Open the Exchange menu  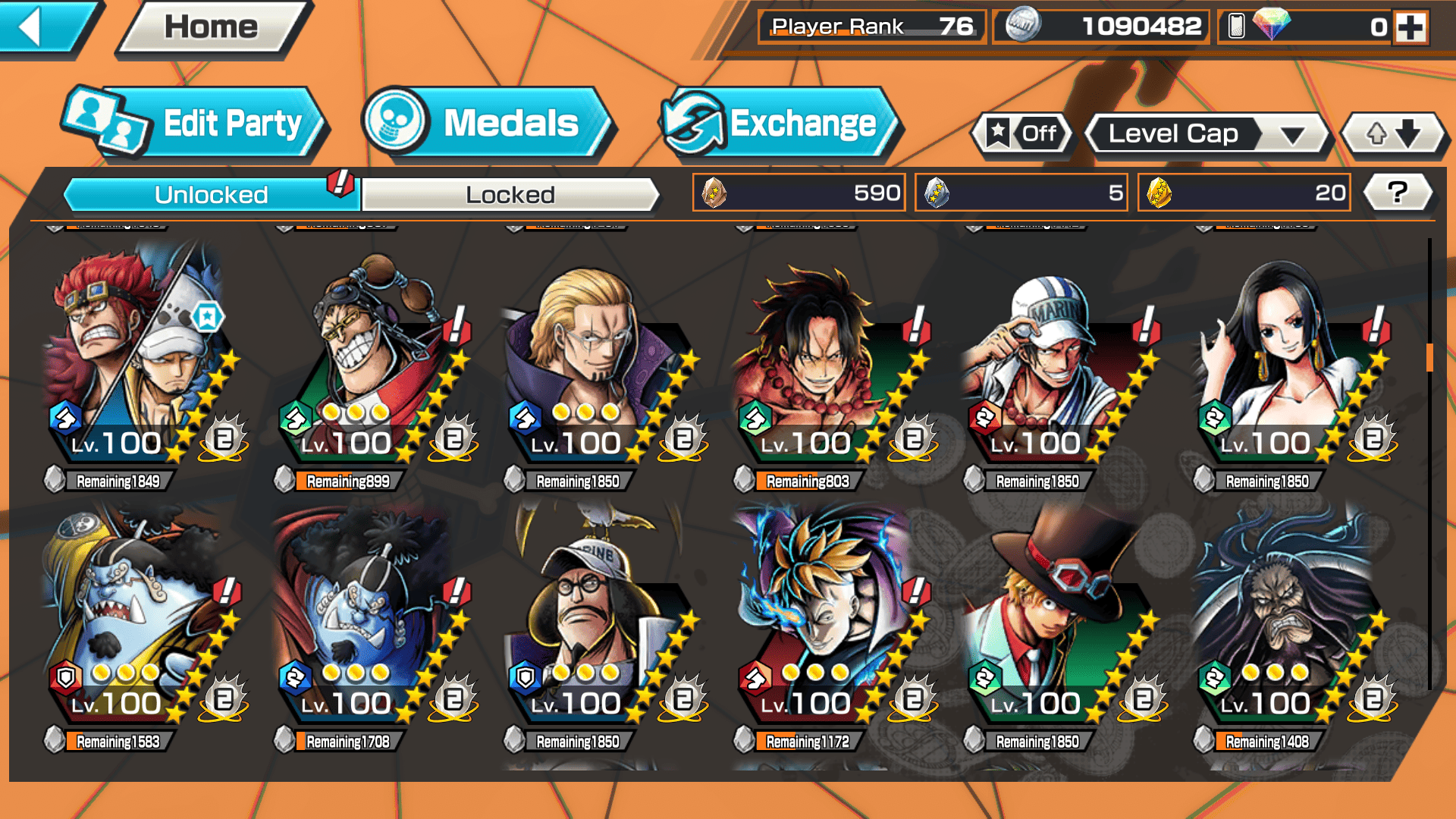(x=780, y=124)
